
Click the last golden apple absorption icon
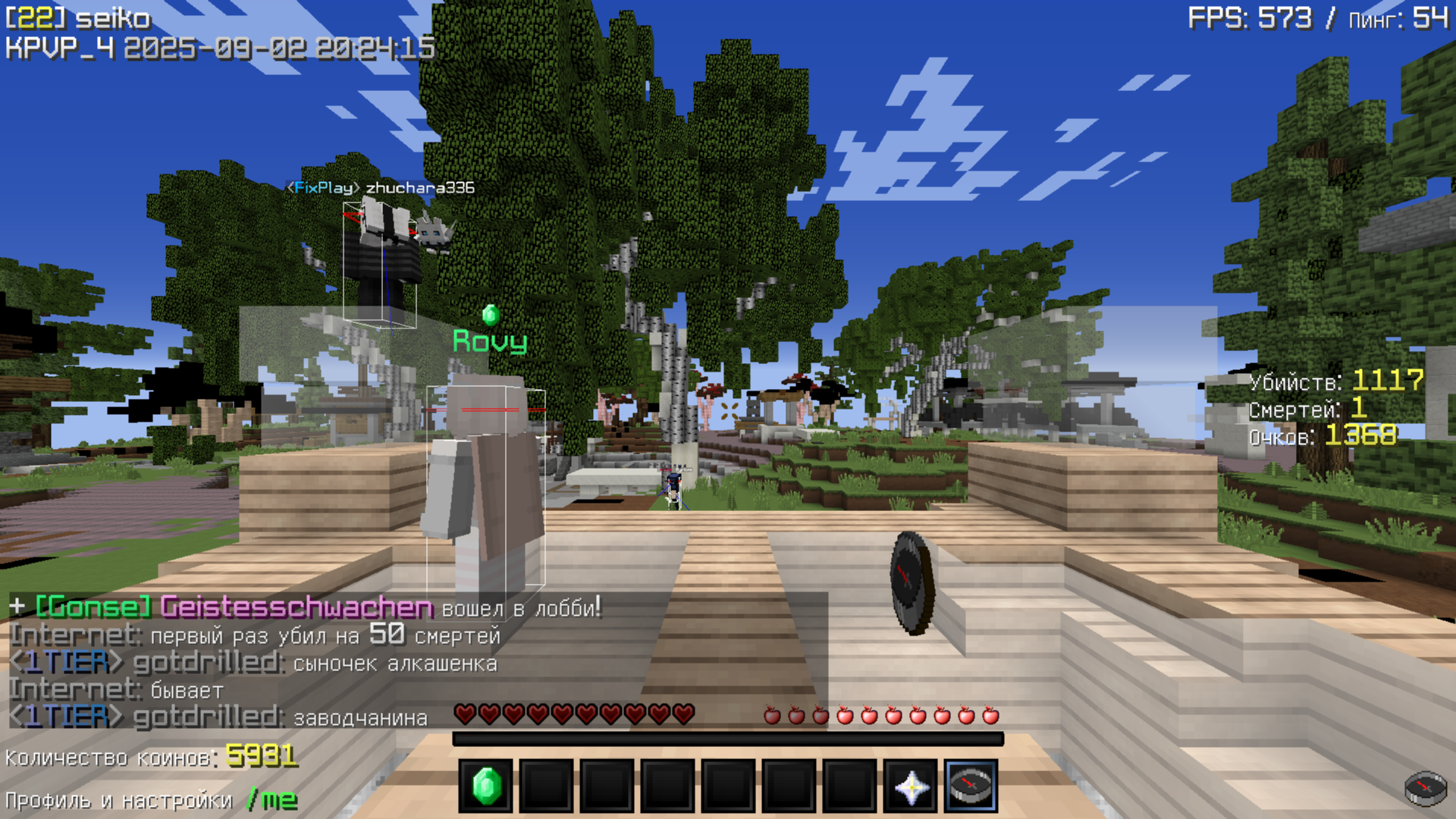click(990, 714)
